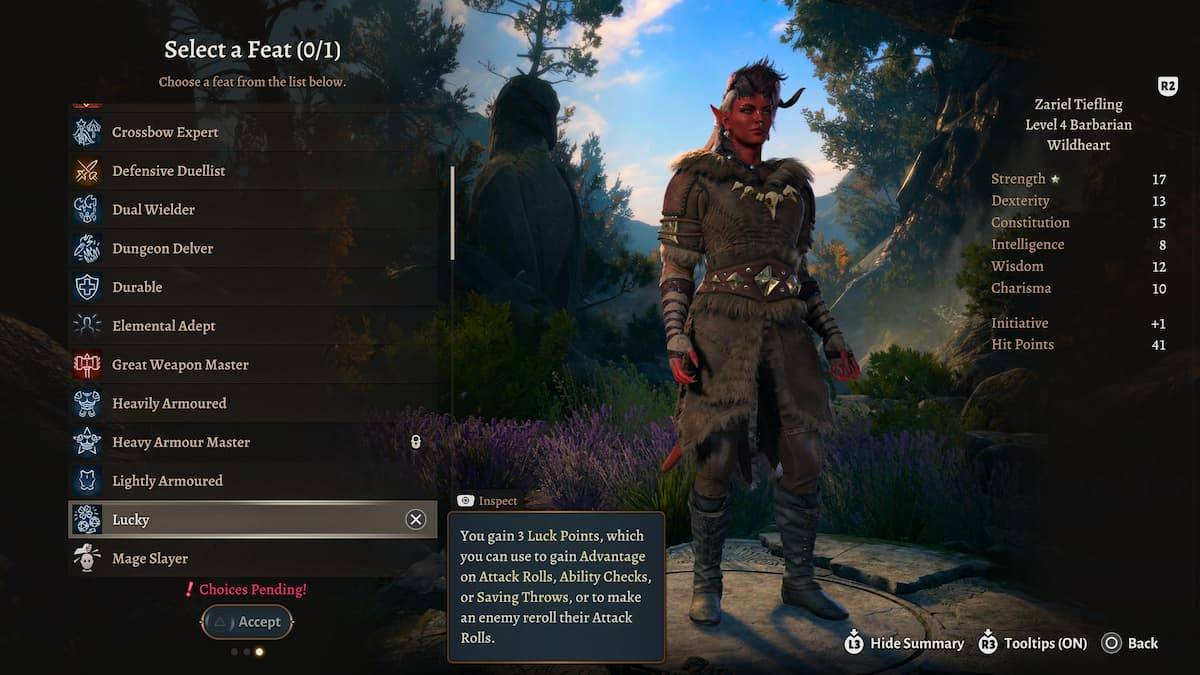The width and height of the screenshot is (1200, 675).
Task: Choose the Heavily Armoured feat
Action: [x=169, y=404]
